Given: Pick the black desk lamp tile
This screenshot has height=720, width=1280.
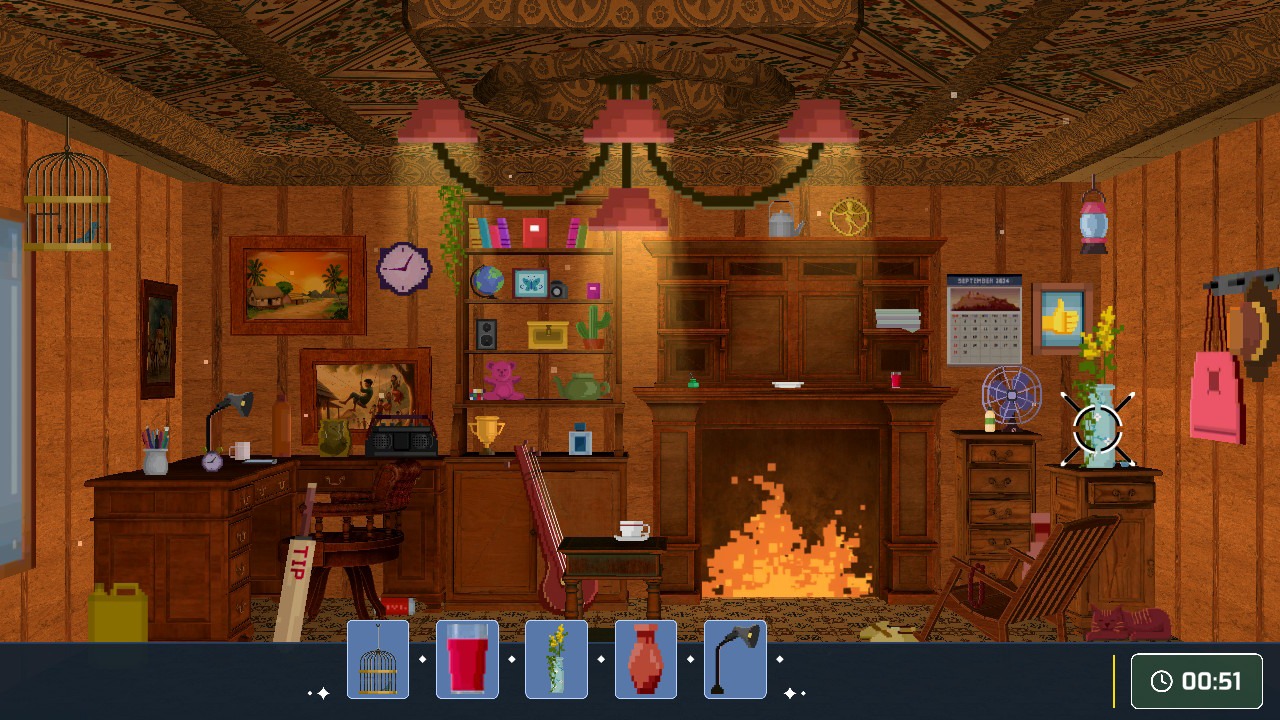Looking at the screenshot, I should [x=735, y=659].
